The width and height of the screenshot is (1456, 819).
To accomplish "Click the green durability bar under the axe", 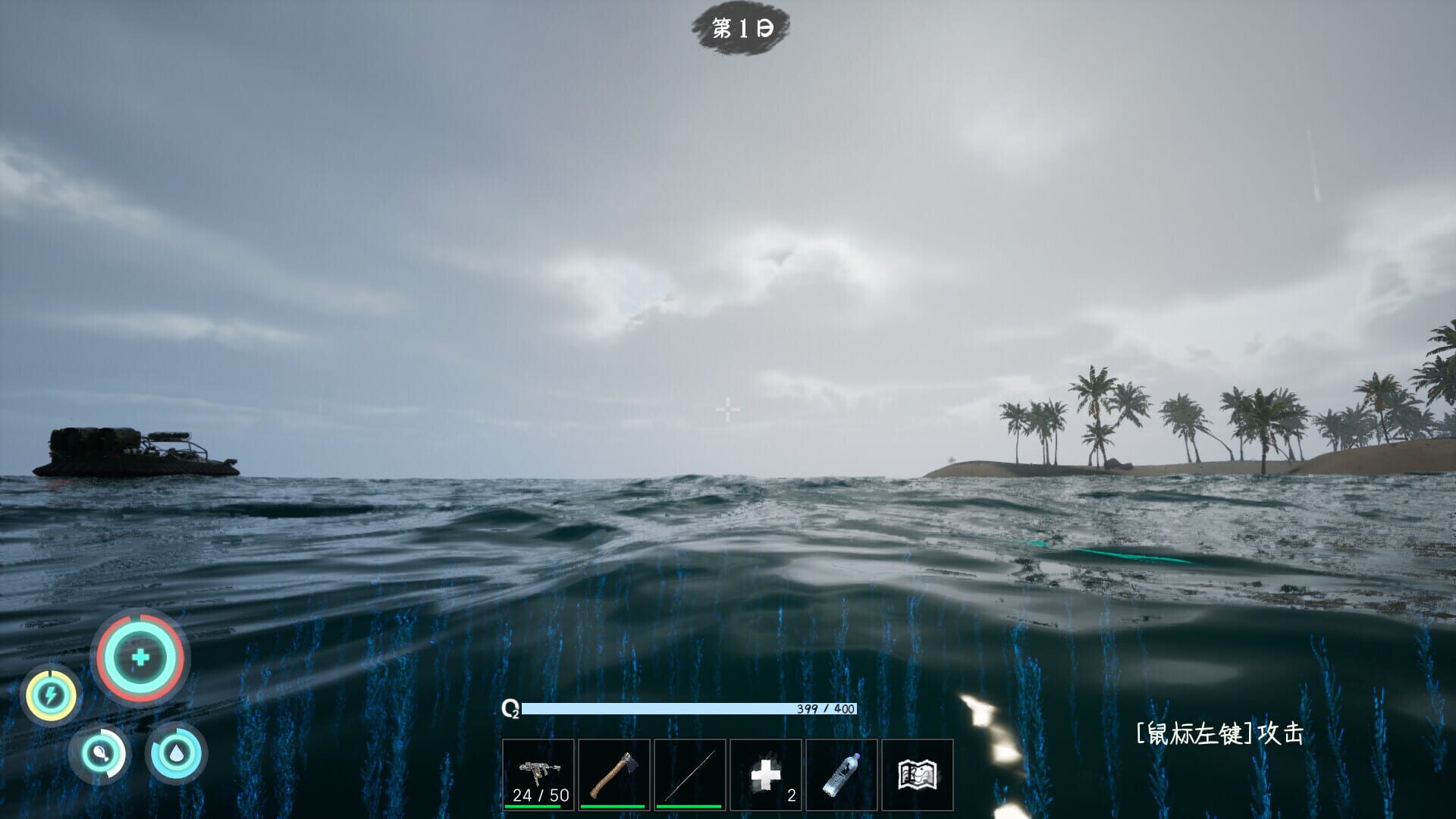I will 614,805.
